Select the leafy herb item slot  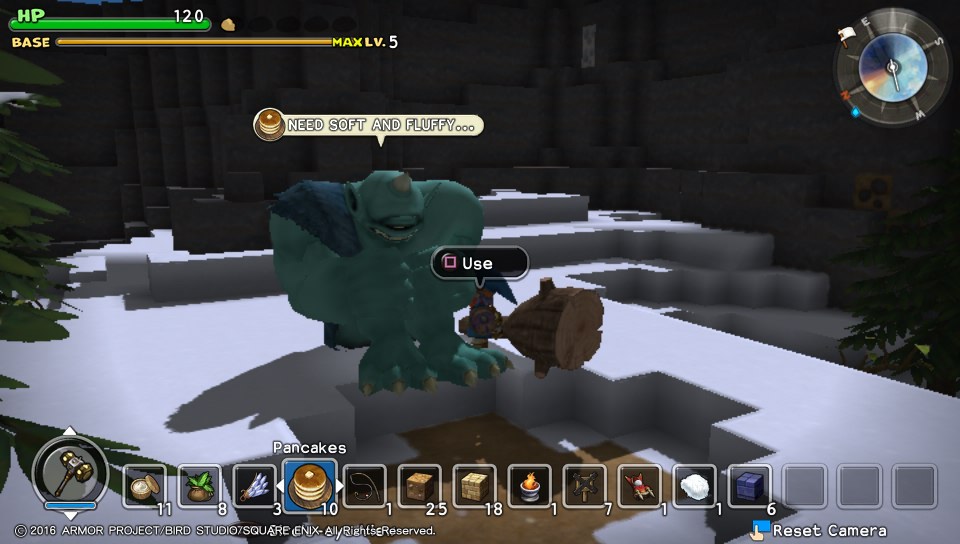tap(200, 486)
